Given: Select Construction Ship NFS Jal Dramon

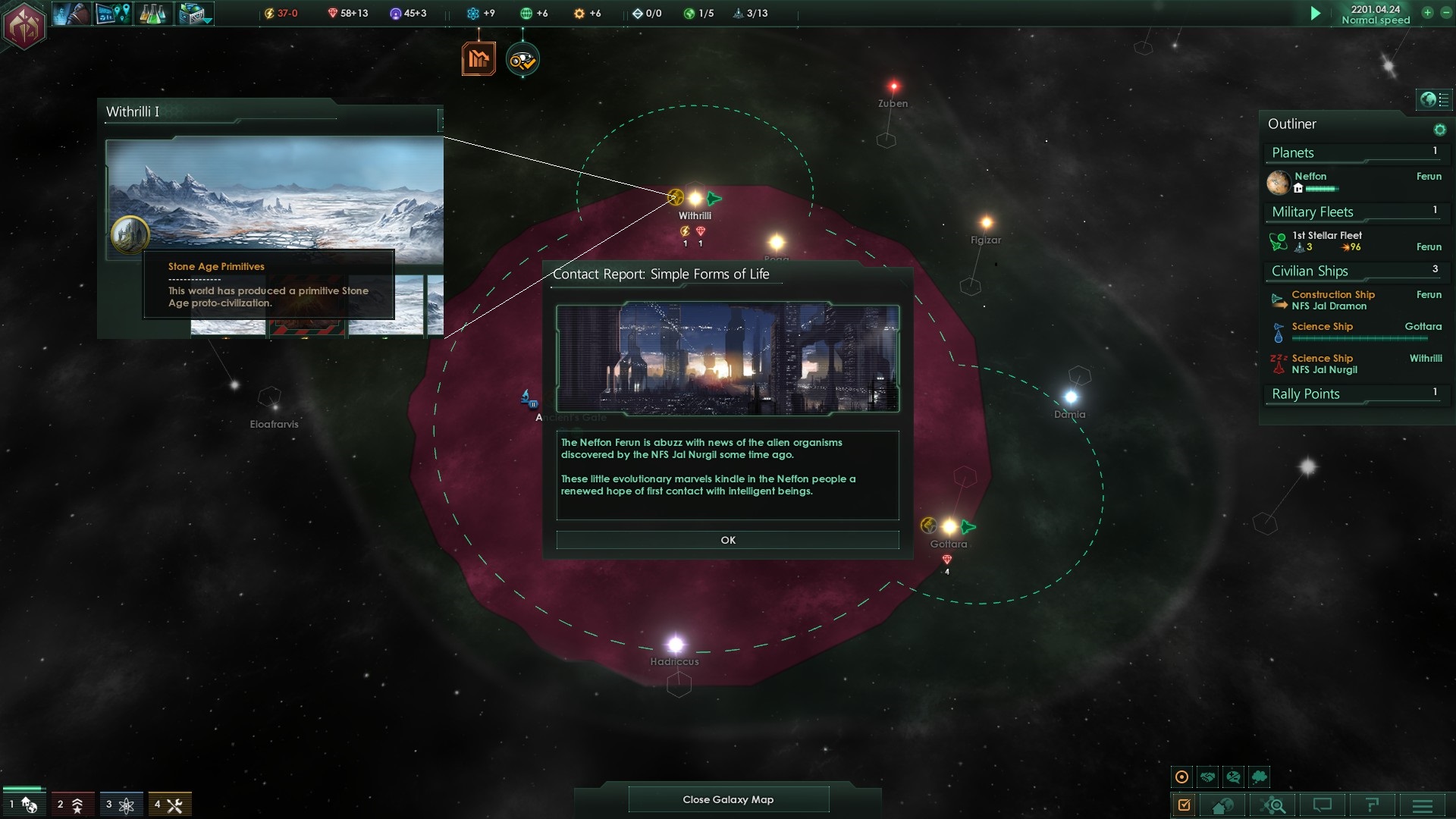Looking at the screenshot, I should pos(1332,300).
